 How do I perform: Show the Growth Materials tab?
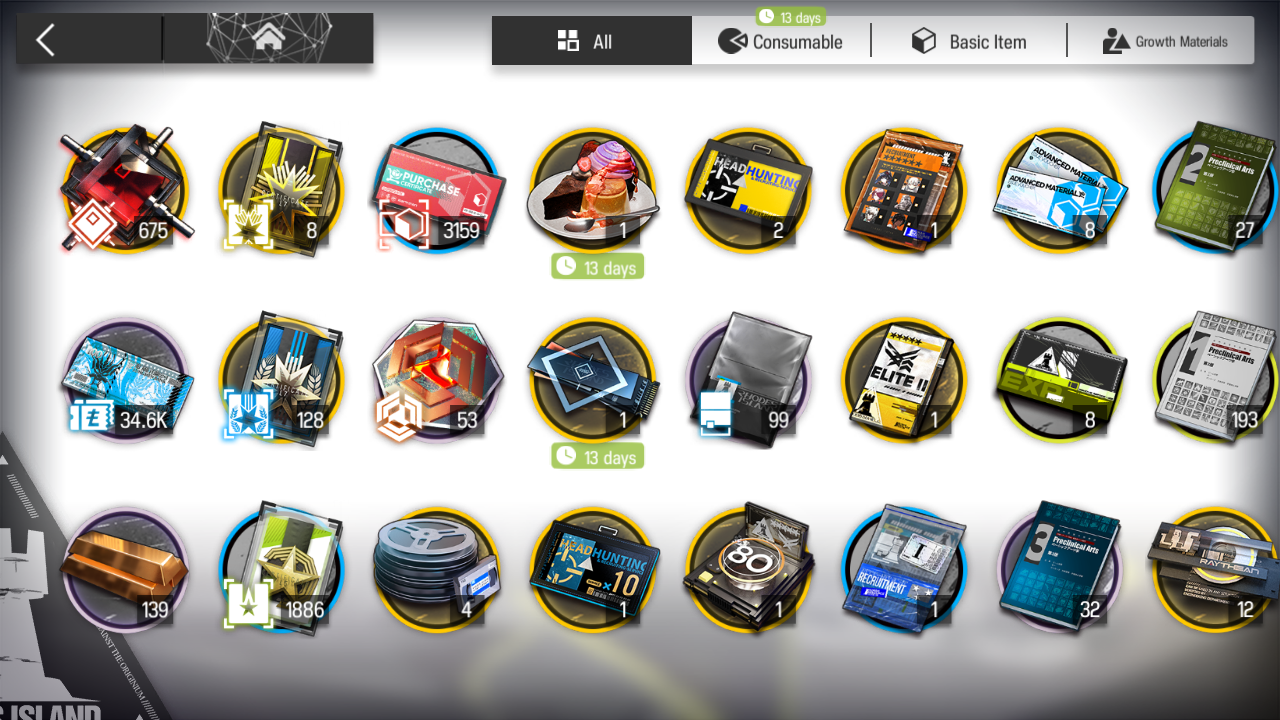1165,41
